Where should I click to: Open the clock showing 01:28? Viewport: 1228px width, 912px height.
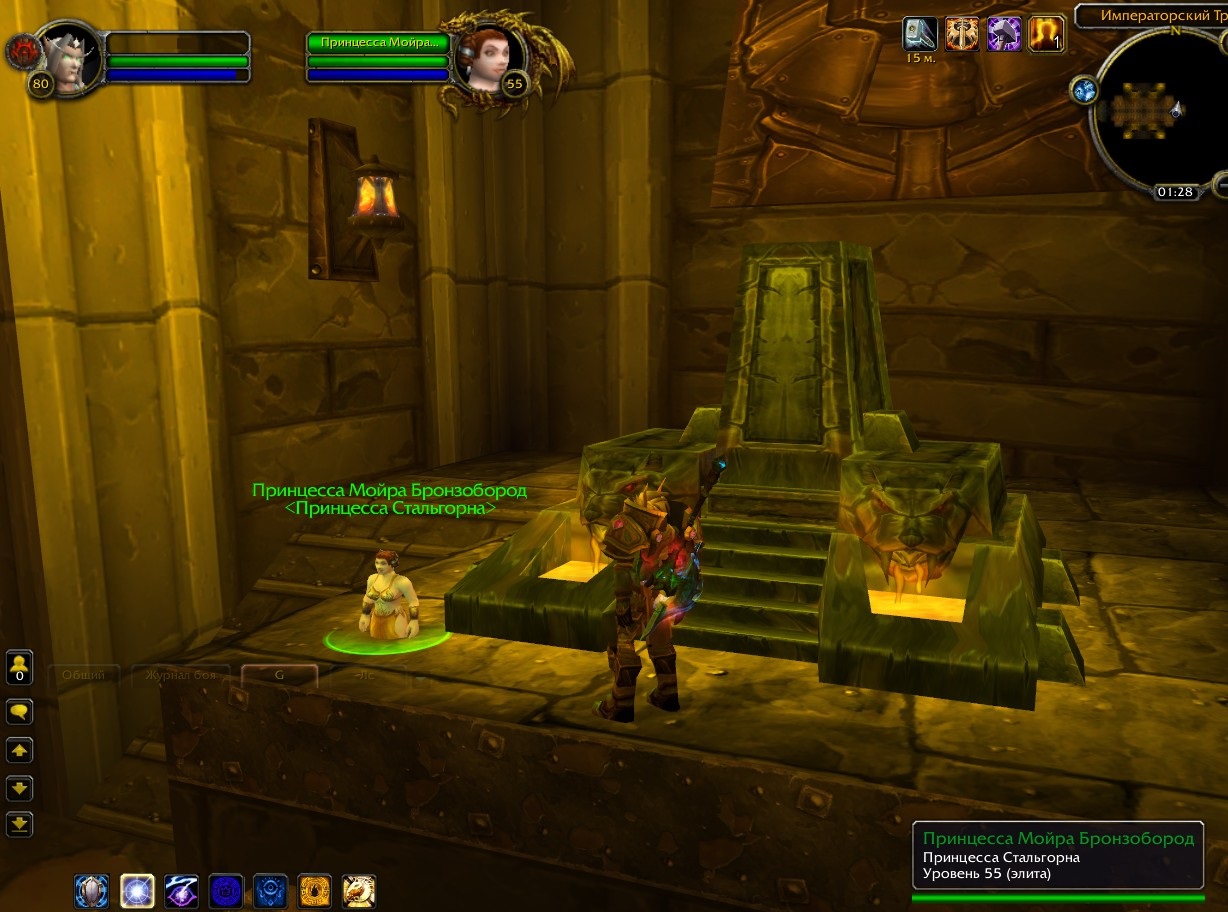click(1175, 191)
